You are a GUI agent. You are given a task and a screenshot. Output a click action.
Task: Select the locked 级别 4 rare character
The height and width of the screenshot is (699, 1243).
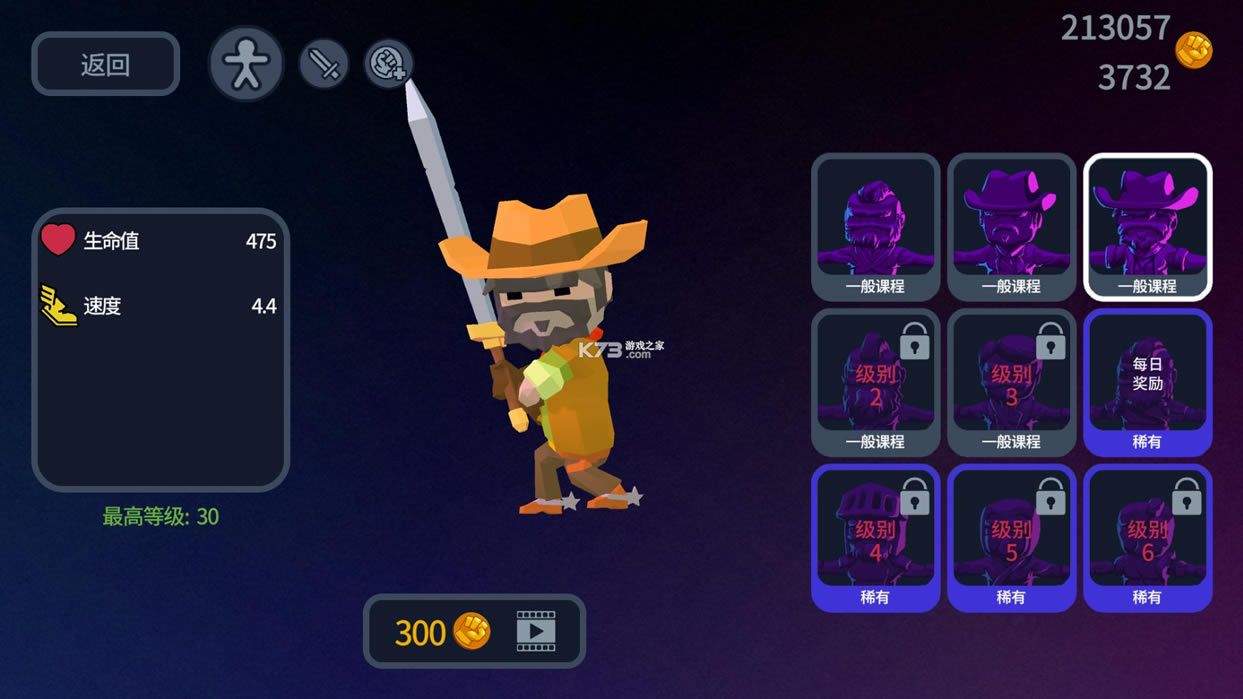pos(875,537)
